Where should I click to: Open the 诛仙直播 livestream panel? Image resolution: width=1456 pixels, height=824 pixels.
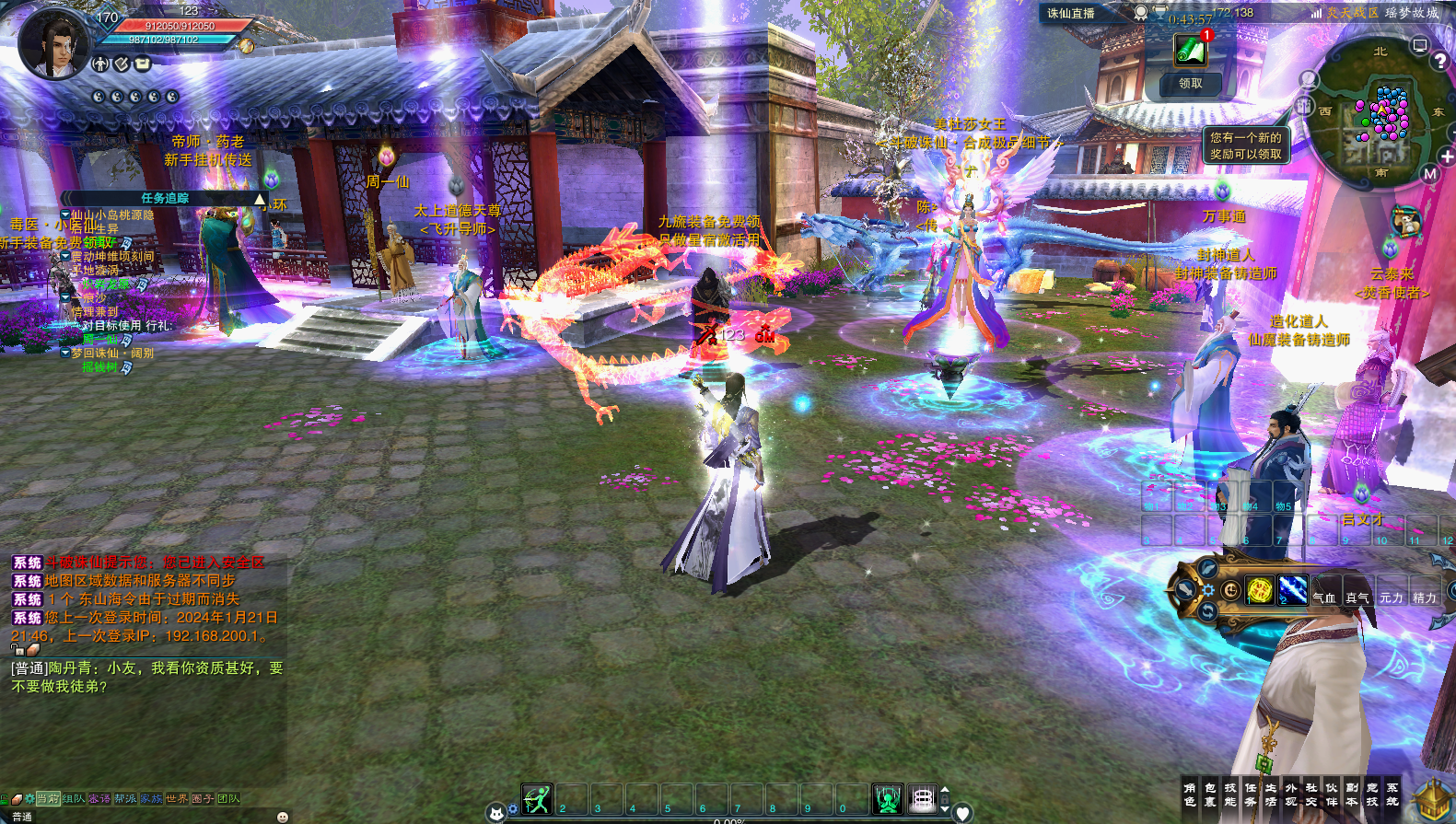[1071, 13]
